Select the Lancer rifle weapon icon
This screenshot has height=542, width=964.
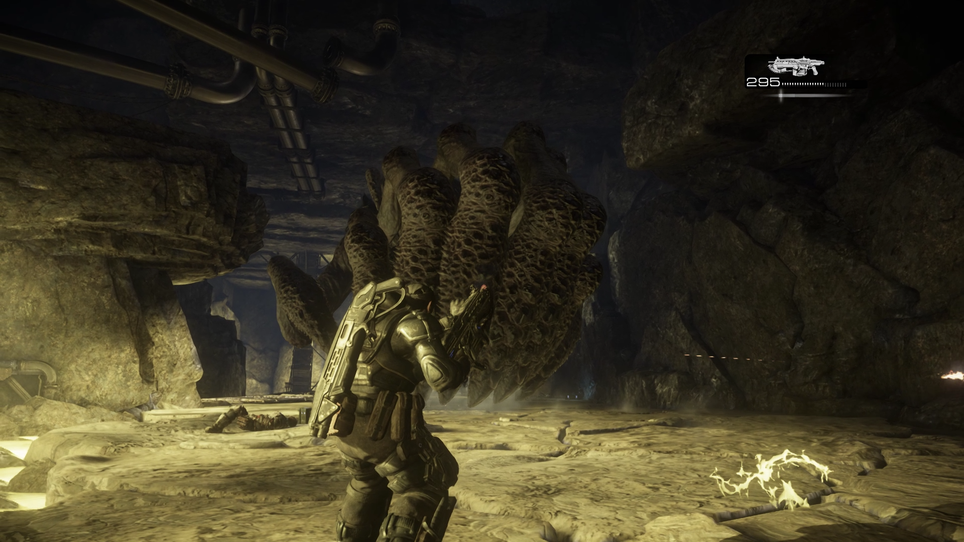click(x=796, y=66)
